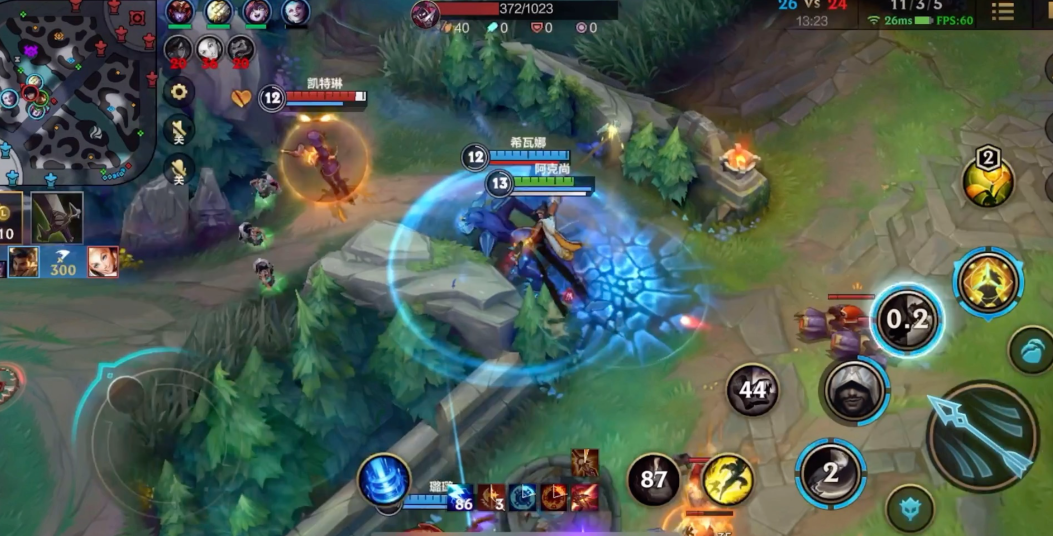Select the ability showing 87 cooldown

653,479
